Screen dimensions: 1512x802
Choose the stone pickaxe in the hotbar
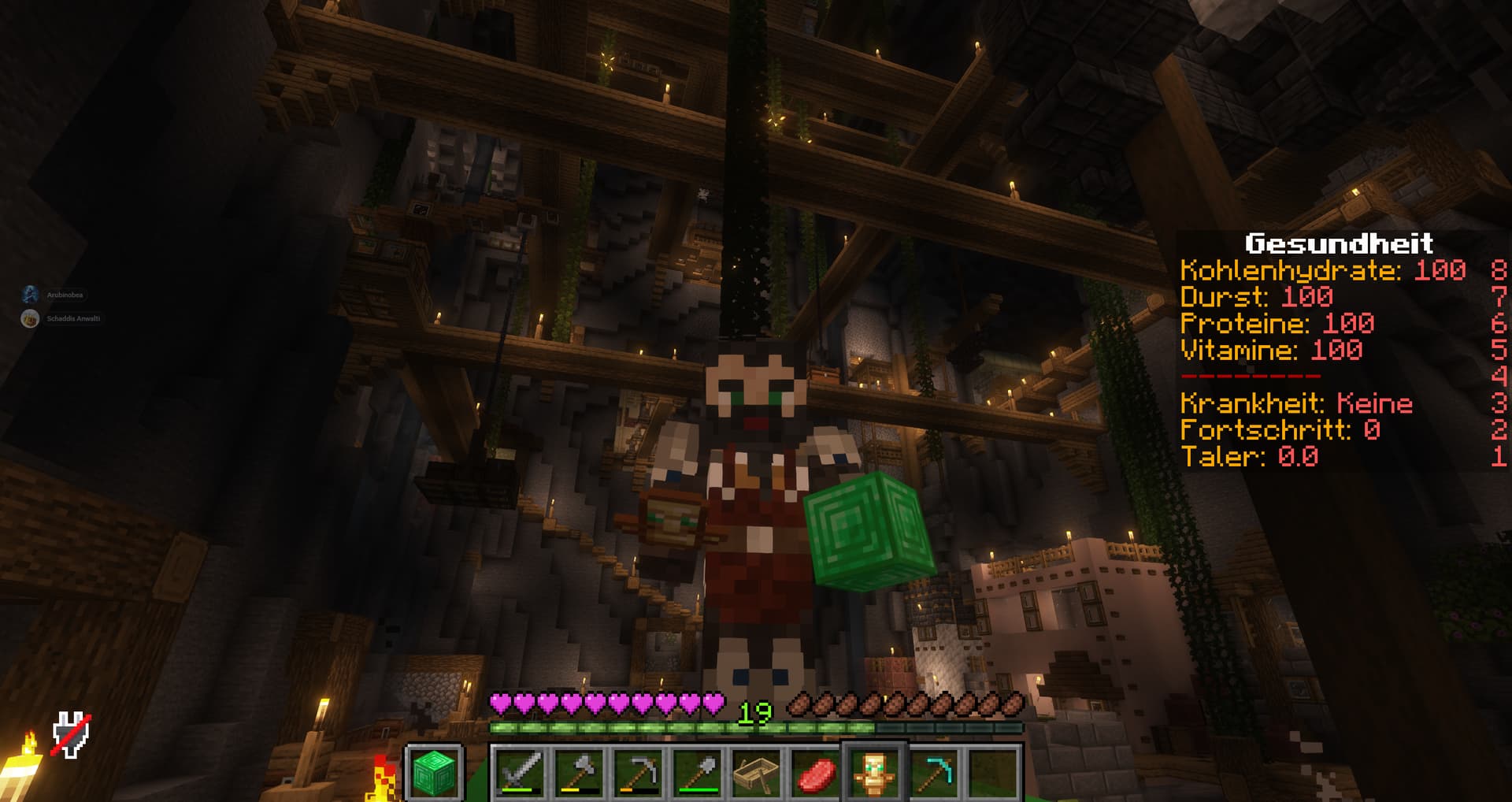[x=639, y=772]
